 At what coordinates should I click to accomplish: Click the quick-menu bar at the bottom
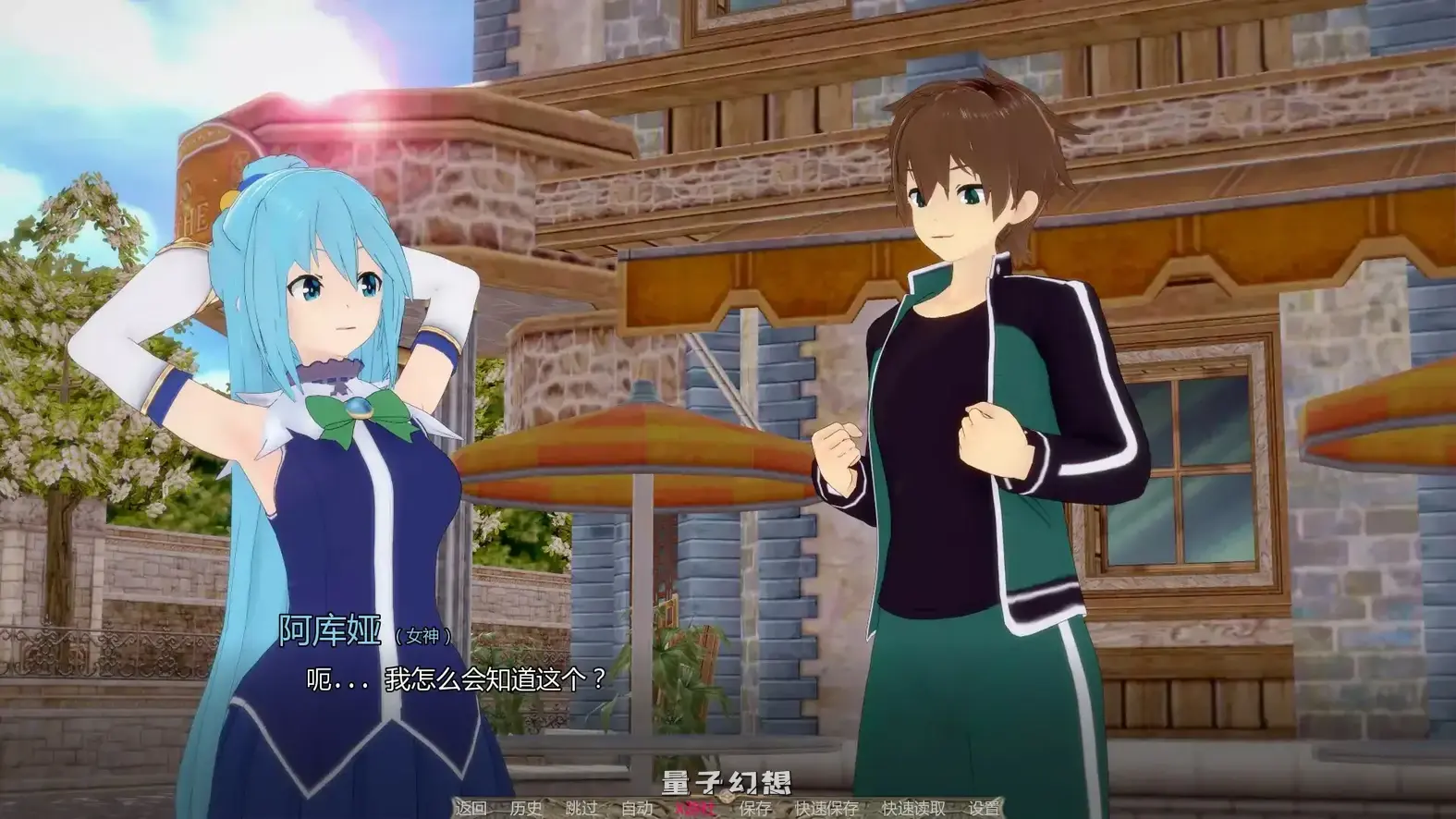pos(728,805)
